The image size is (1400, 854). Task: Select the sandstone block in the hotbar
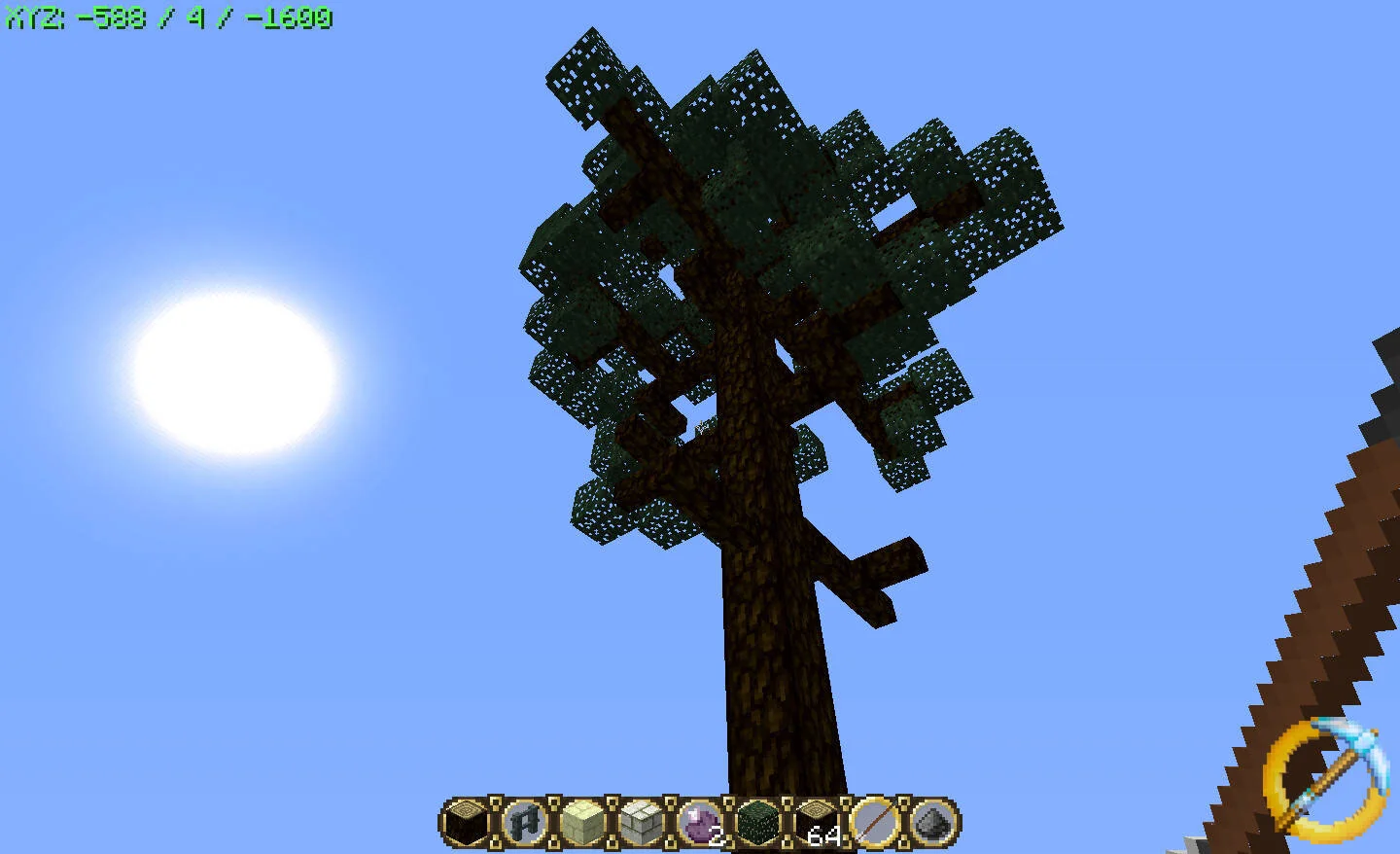coord(582,824)
